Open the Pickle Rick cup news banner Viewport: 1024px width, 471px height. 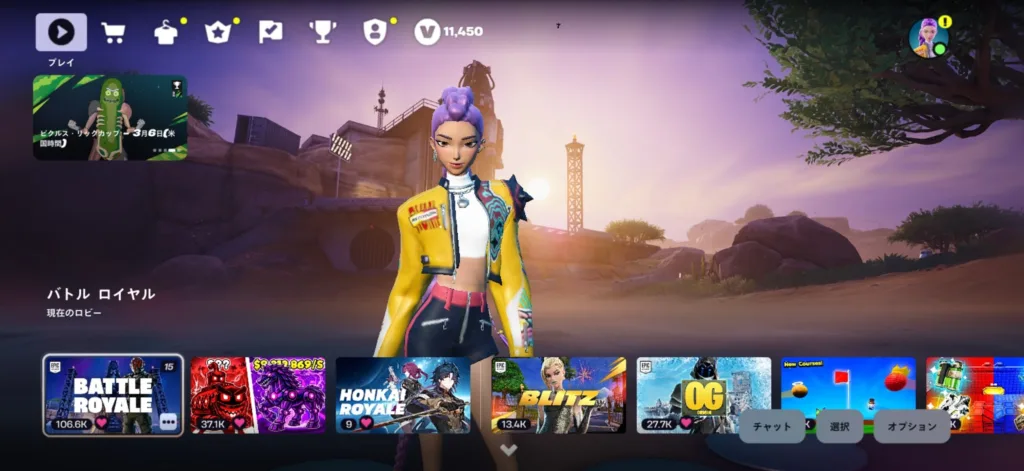point(110,117)
